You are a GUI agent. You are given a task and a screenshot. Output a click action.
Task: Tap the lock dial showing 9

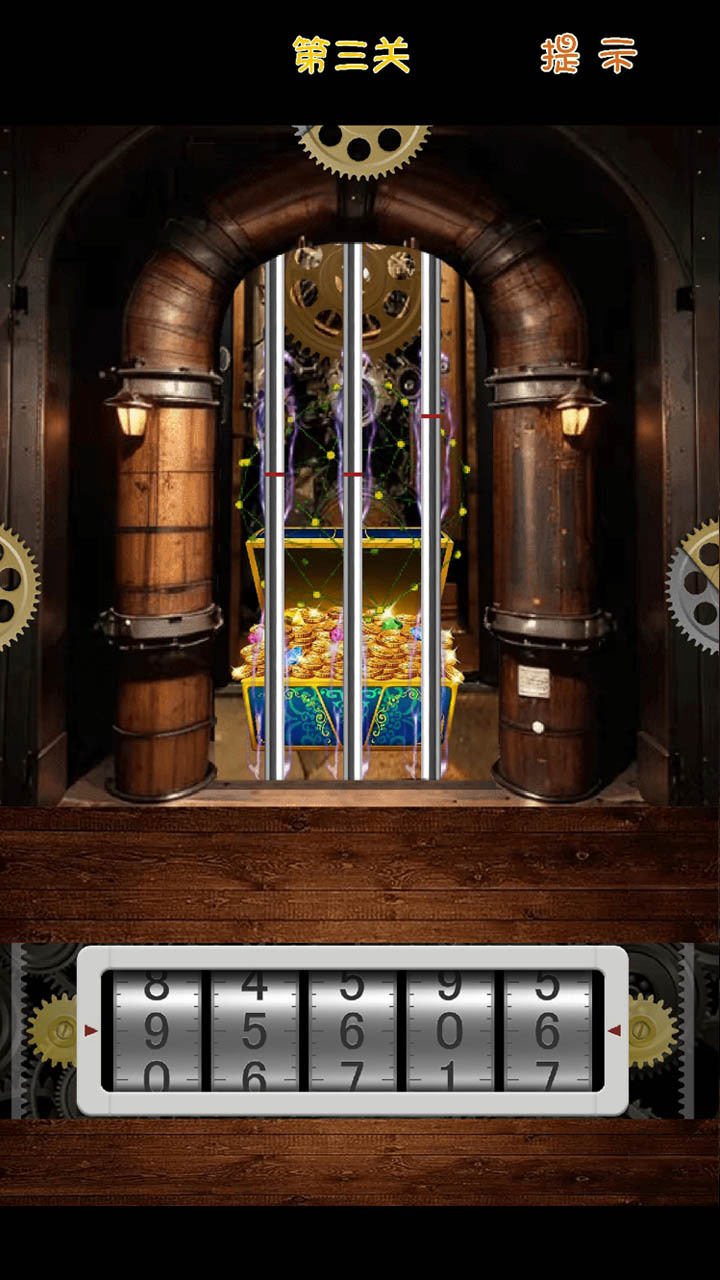pyautogui.click(x=156, y=1030)
